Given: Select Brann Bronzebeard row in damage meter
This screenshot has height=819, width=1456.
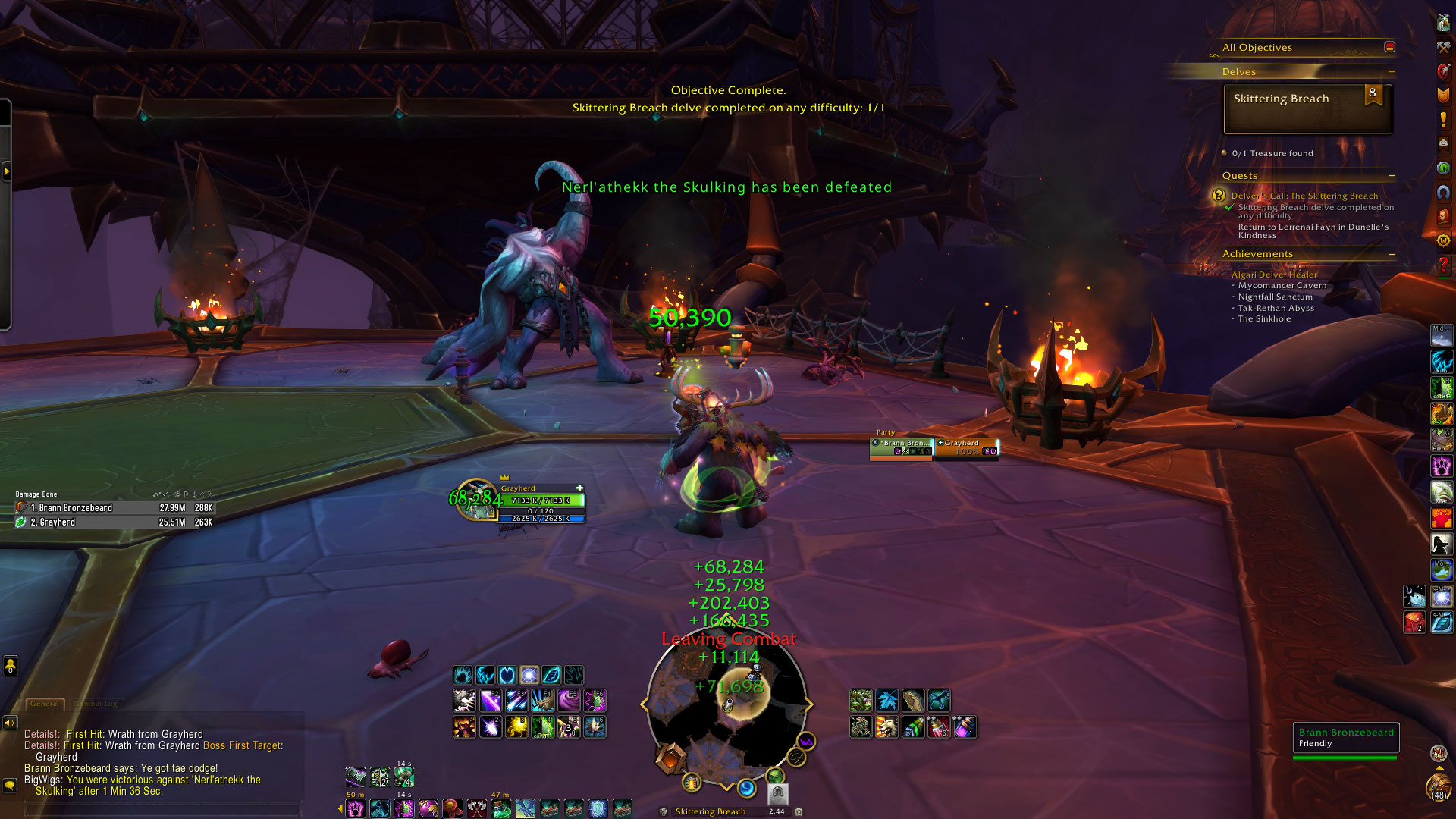Looking at the screenshot, I should pyautogui.click(x=114, y=508).
